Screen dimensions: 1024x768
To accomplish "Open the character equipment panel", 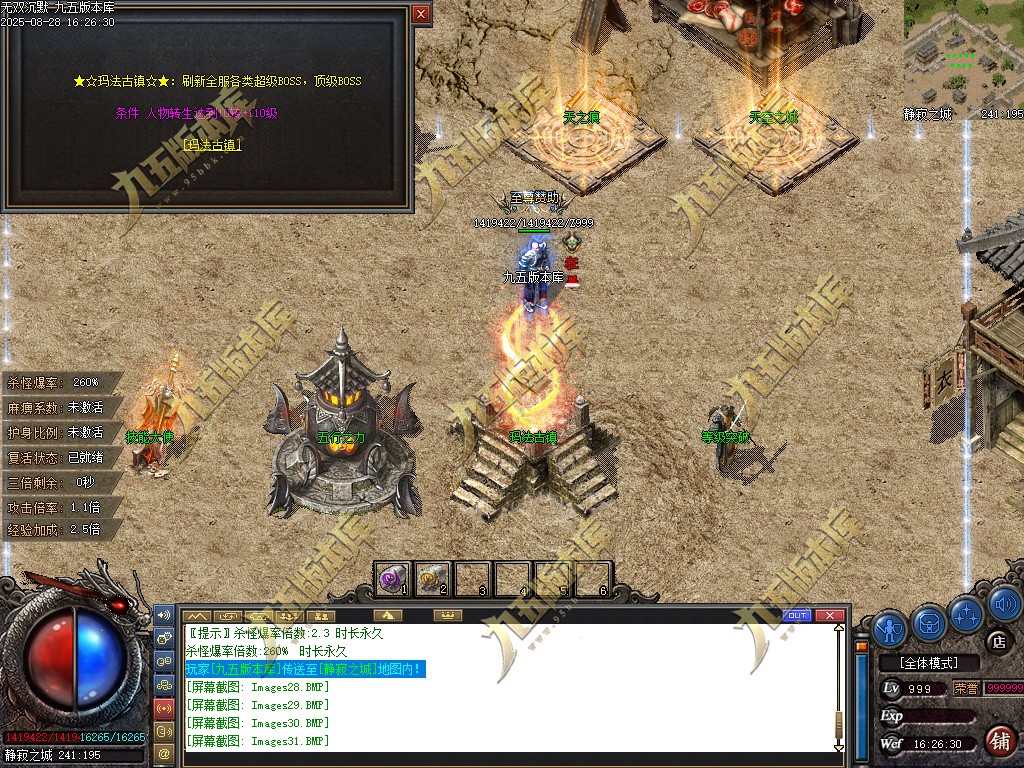I will coord(889,626).
